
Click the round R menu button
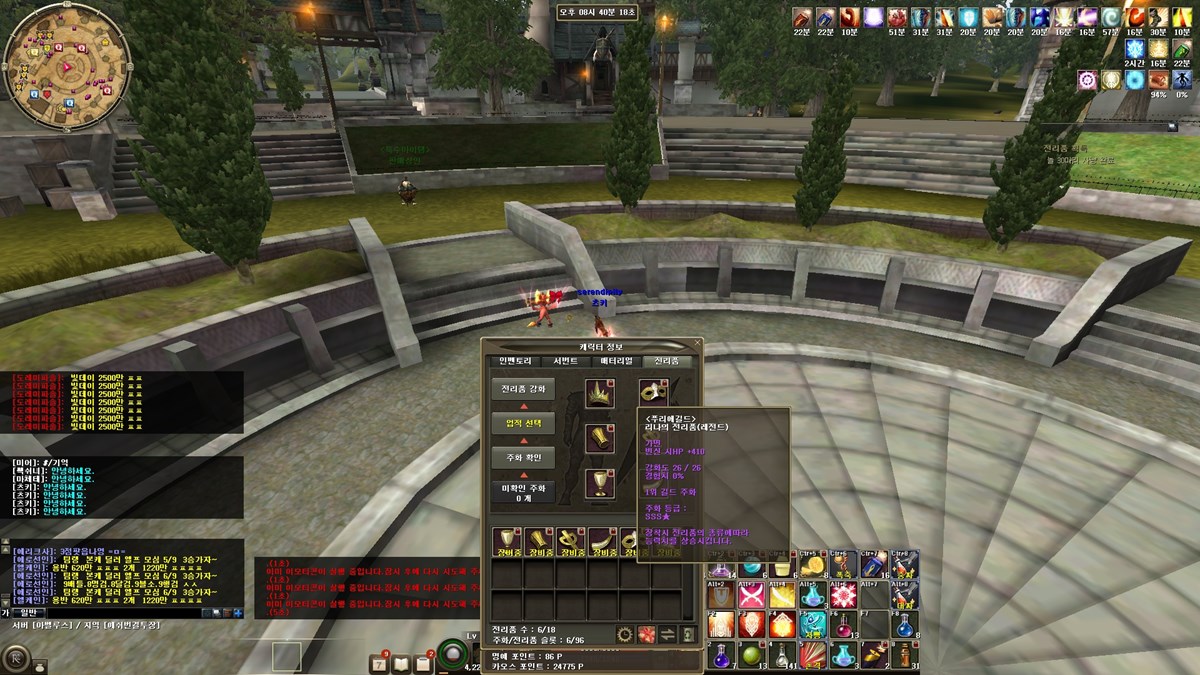[x=17, y=657]
